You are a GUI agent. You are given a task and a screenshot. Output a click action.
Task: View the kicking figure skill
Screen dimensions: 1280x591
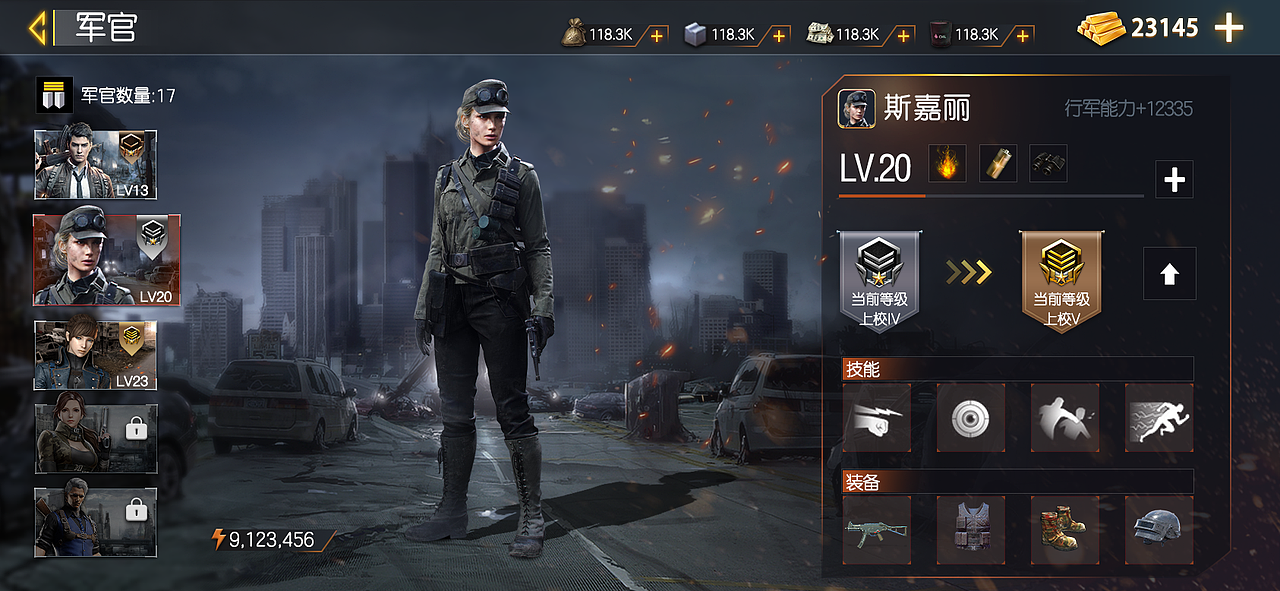tap(1065, 418)
